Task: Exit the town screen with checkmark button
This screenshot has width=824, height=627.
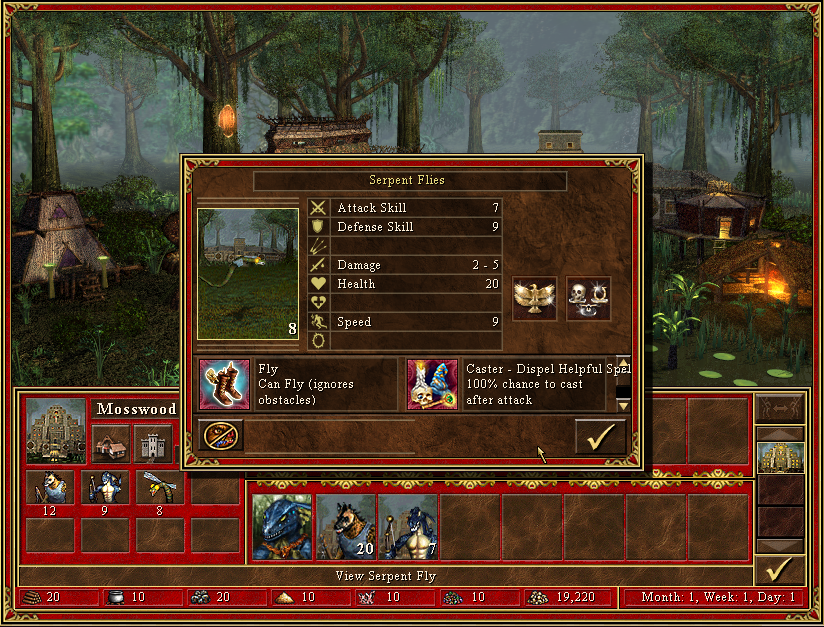Action: 779,569
